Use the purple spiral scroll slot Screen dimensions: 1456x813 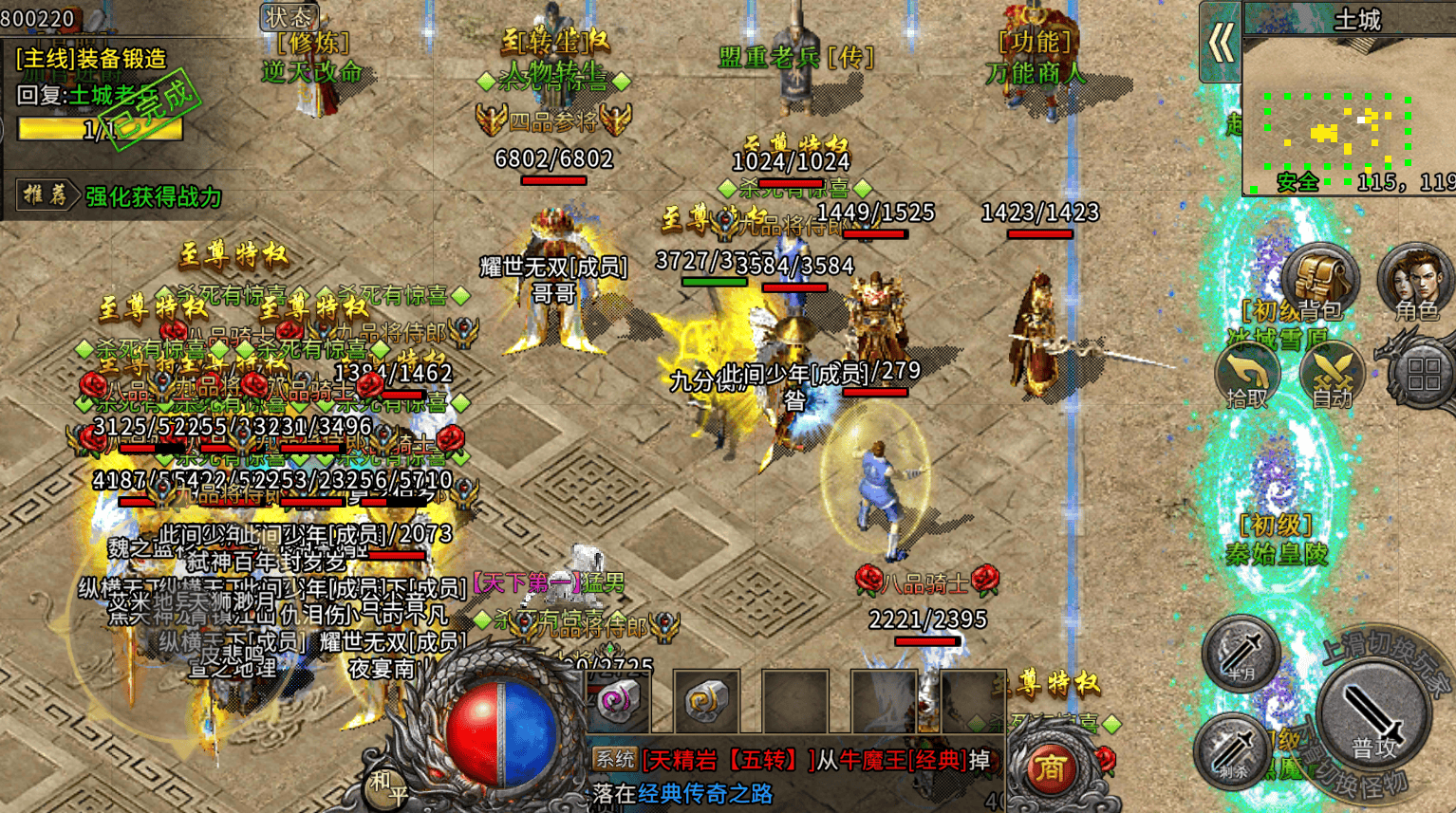[619, 702]
